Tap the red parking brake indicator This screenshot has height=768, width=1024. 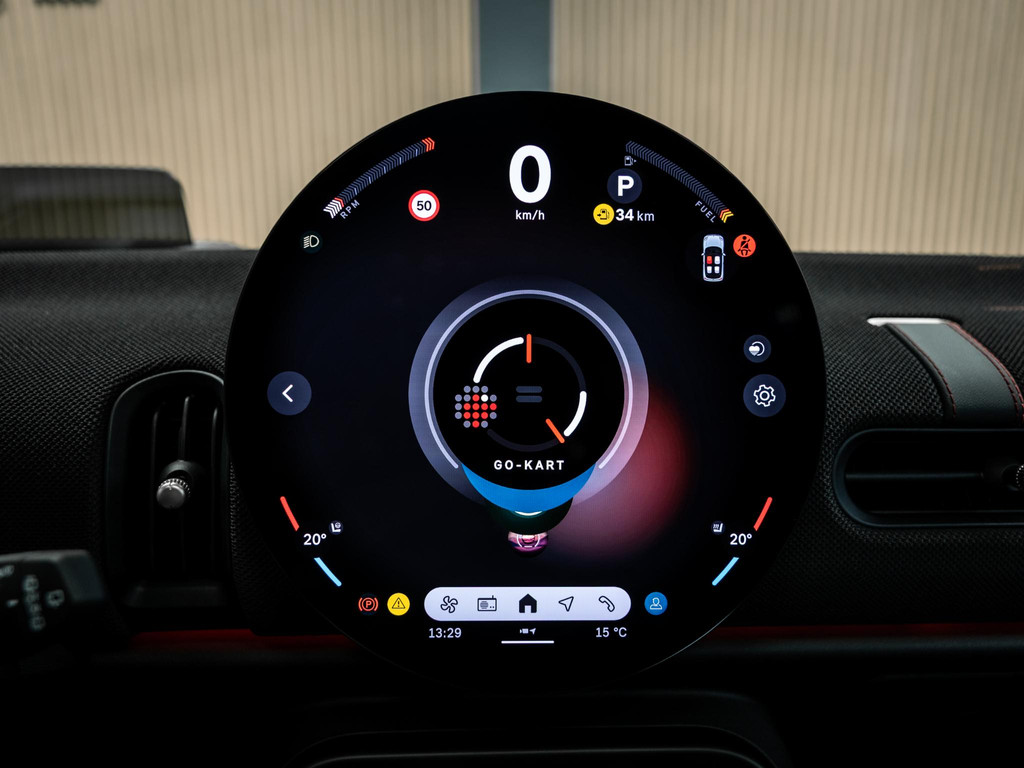coord(368,604)
